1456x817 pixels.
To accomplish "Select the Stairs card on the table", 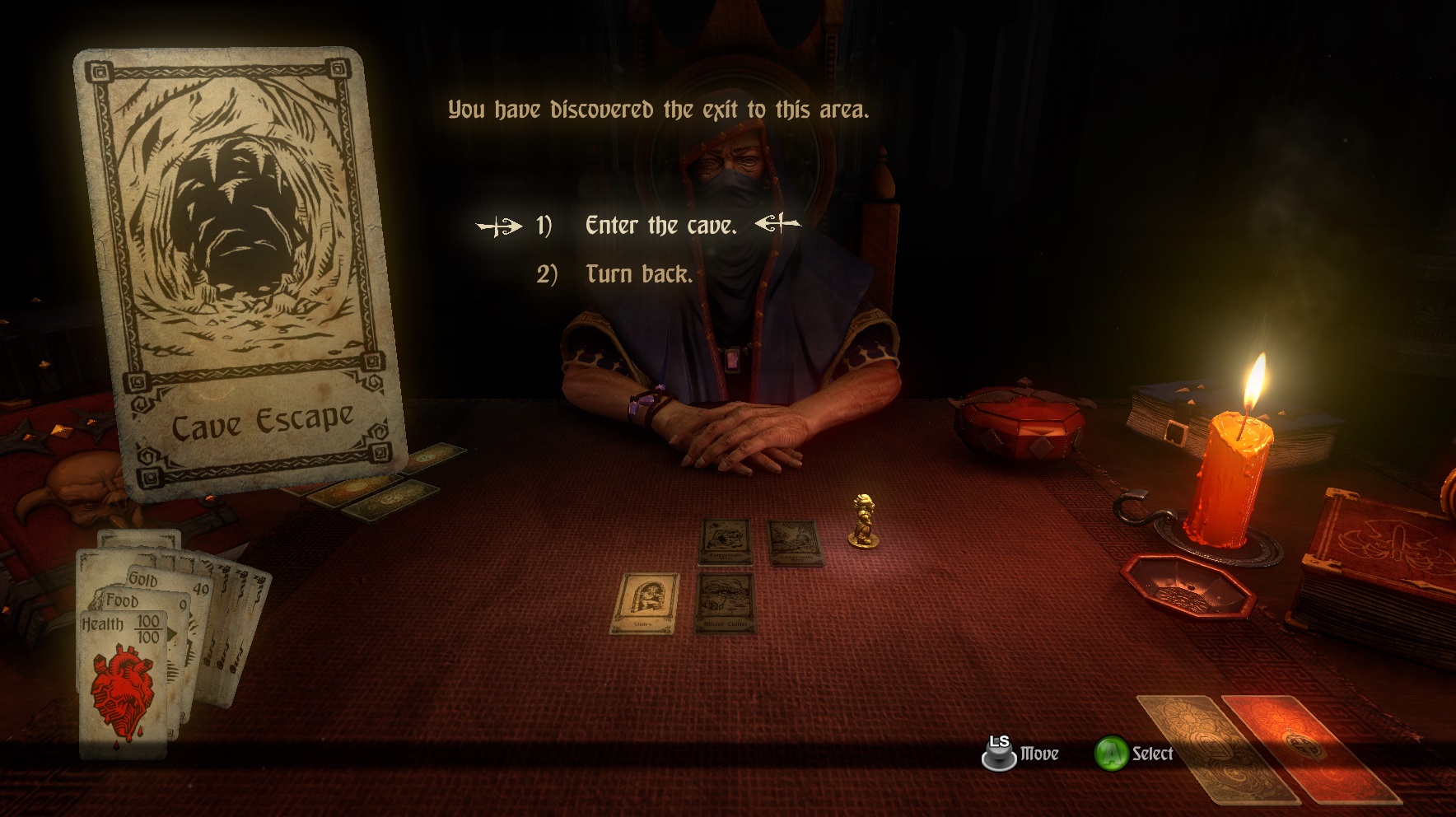I will 644,603.
